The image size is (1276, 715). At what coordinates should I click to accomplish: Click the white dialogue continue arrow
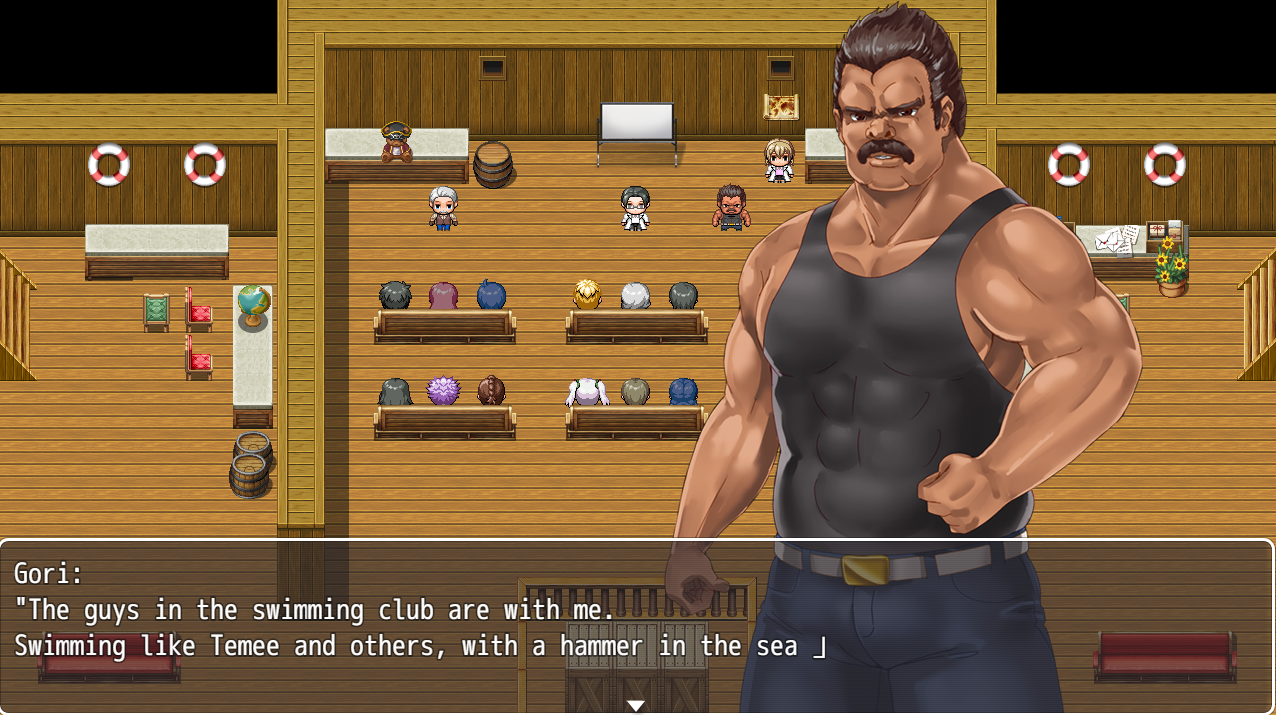(635, 705)
